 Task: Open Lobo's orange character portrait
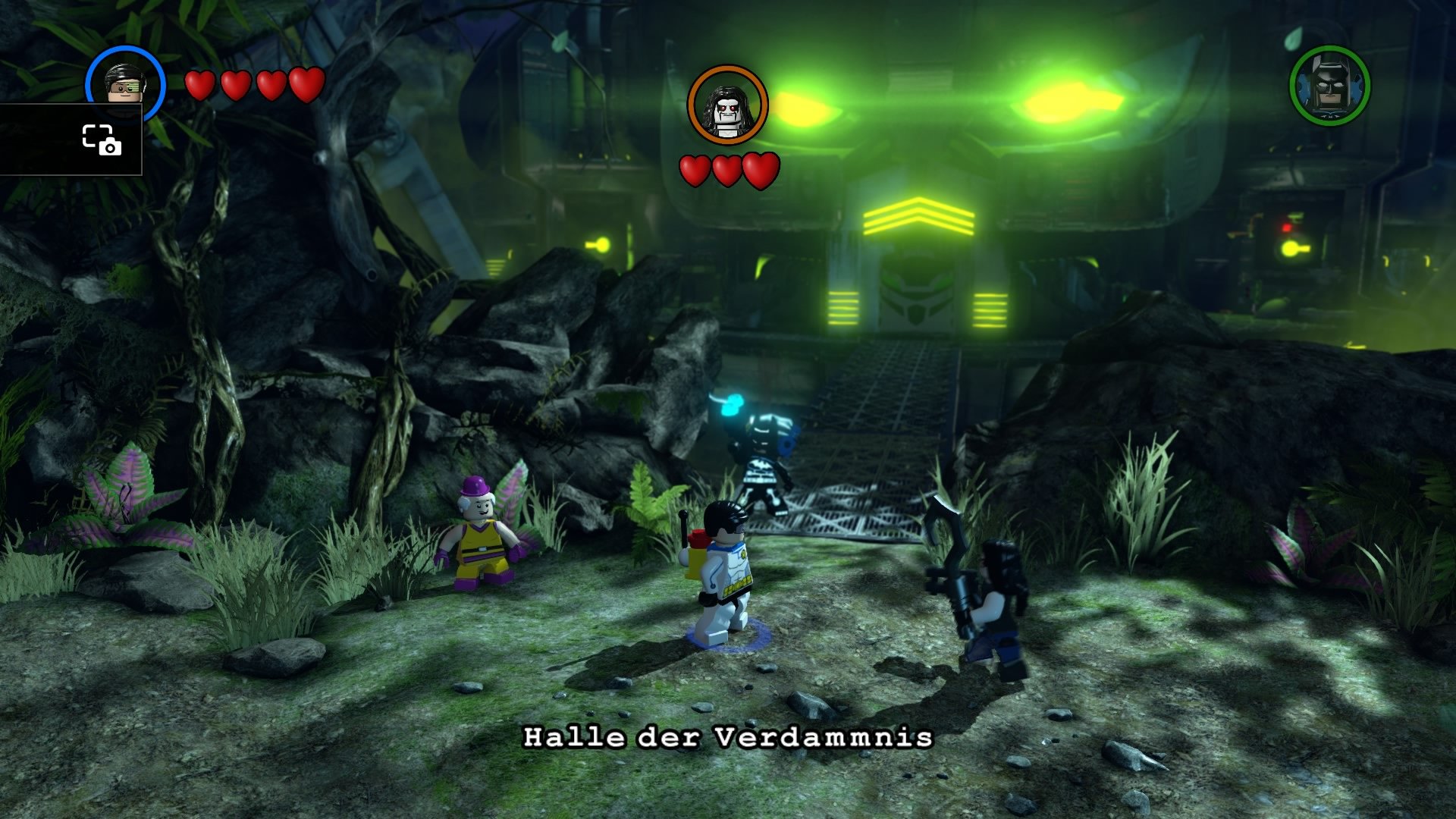click(726, 103)
